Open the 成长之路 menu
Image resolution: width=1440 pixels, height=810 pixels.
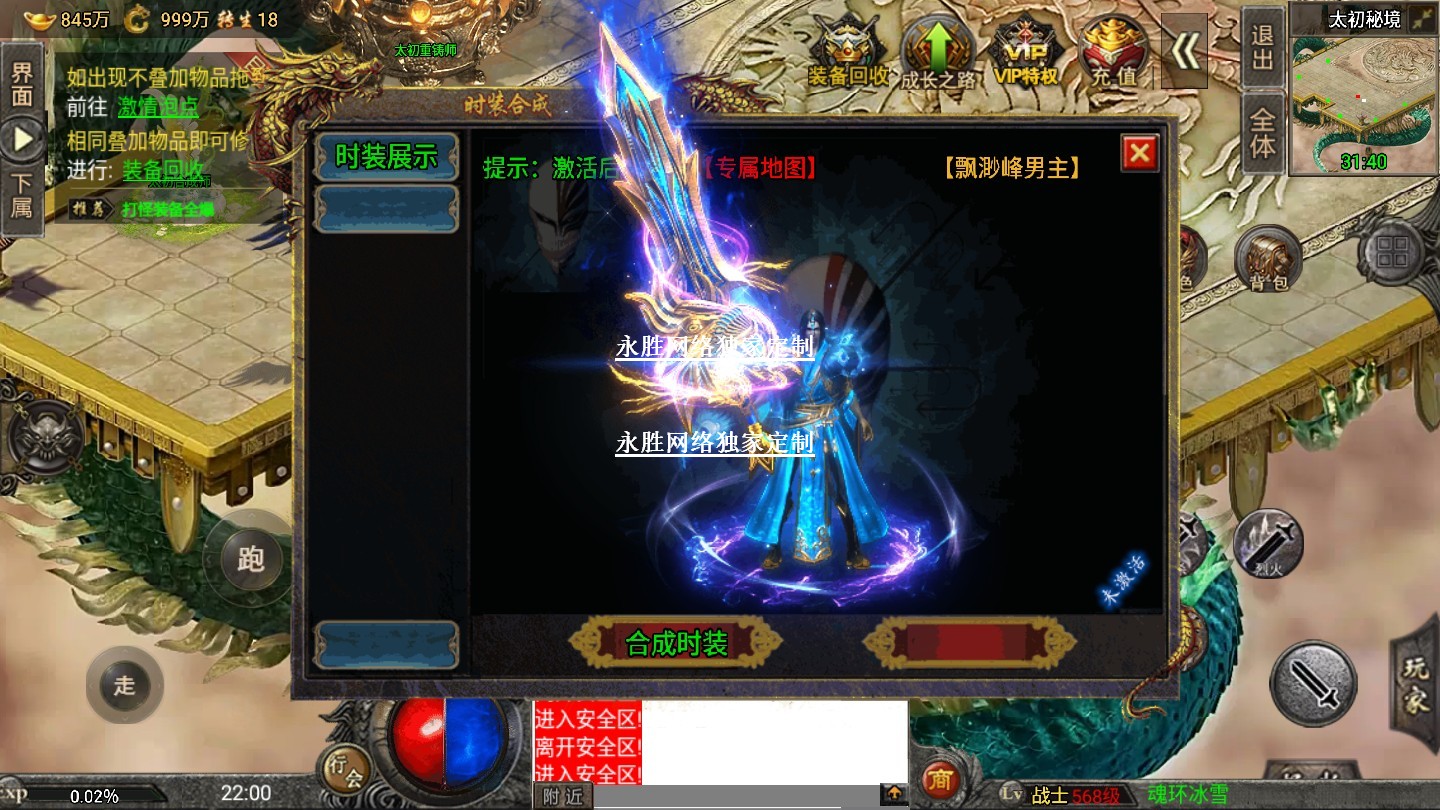tap(938, 54)
